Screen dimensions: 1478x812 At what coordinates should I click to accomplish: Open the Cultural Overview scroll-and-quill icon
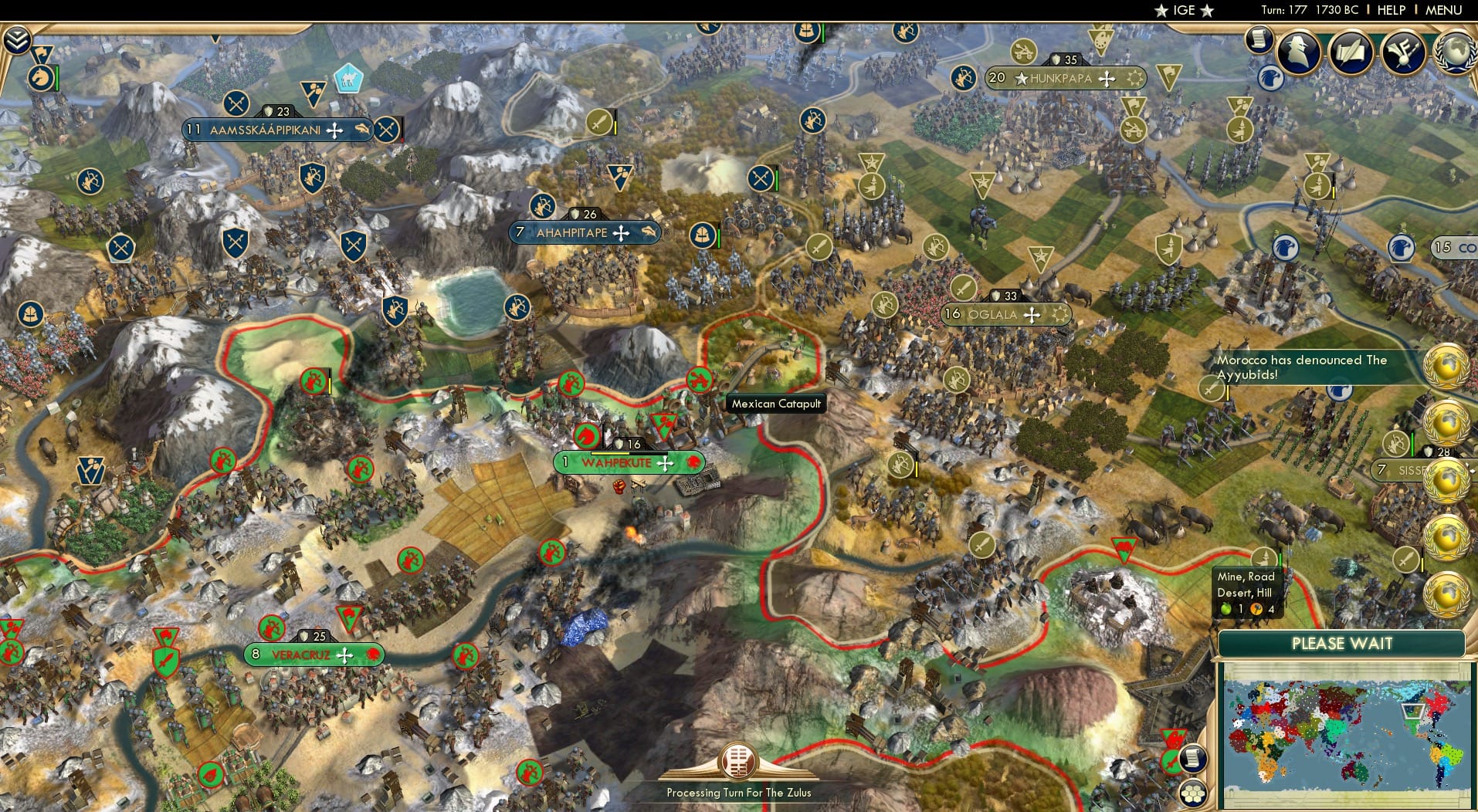[1350, 51]
